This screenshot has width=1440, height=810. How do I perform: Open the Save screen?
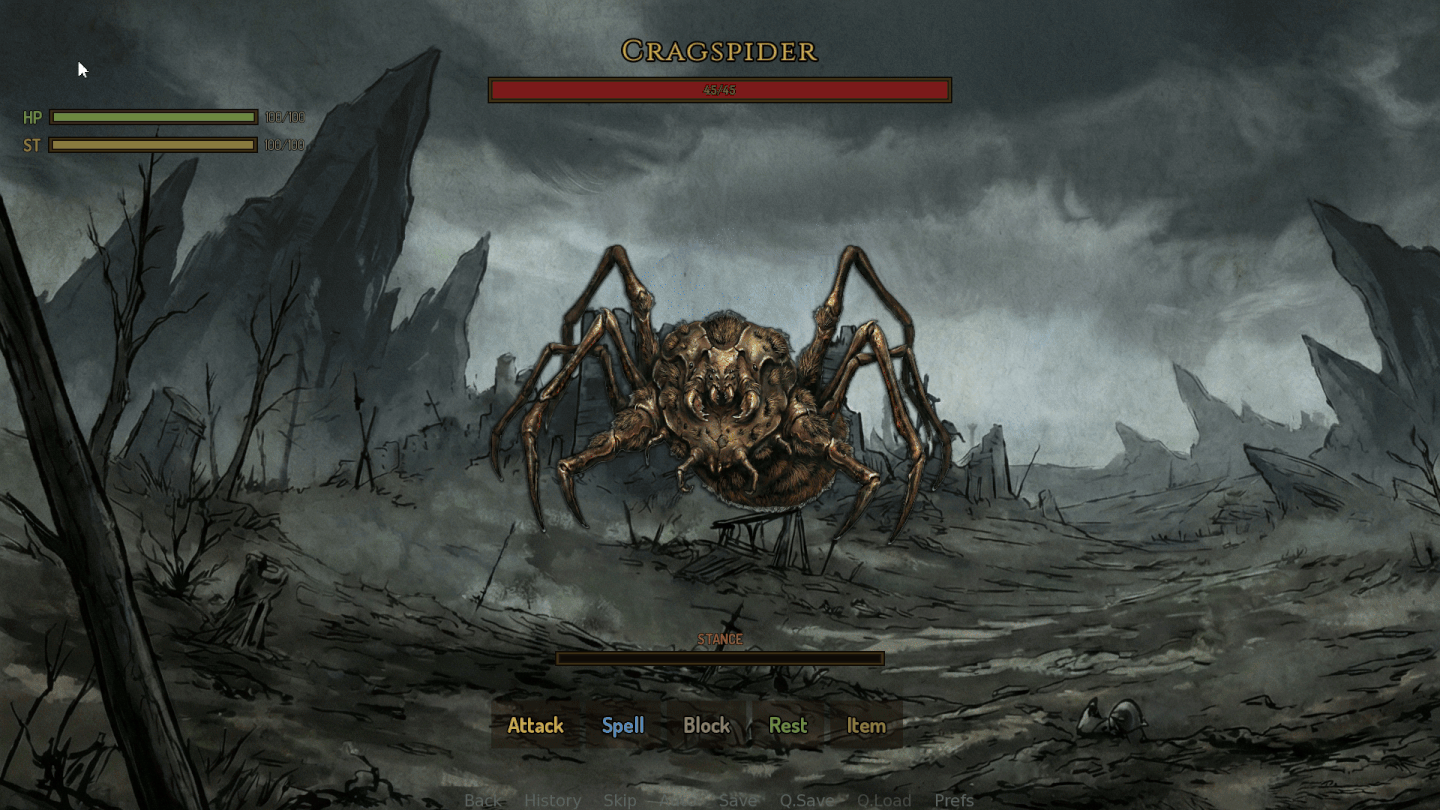tap(737, 800)
